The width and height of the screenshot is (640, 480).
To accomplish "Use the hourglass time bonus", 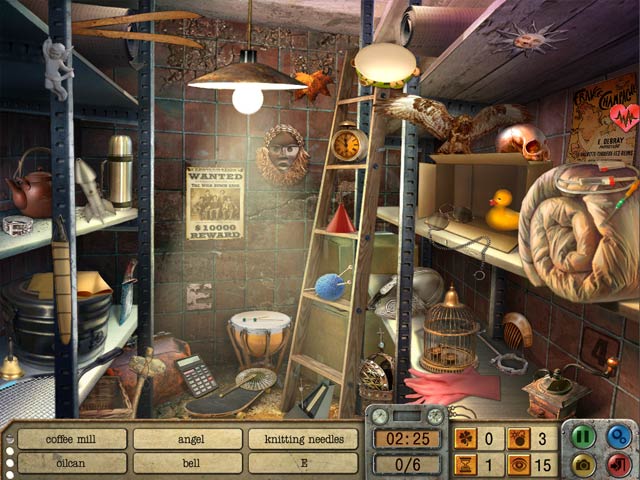I will click(x=466, y=464).
